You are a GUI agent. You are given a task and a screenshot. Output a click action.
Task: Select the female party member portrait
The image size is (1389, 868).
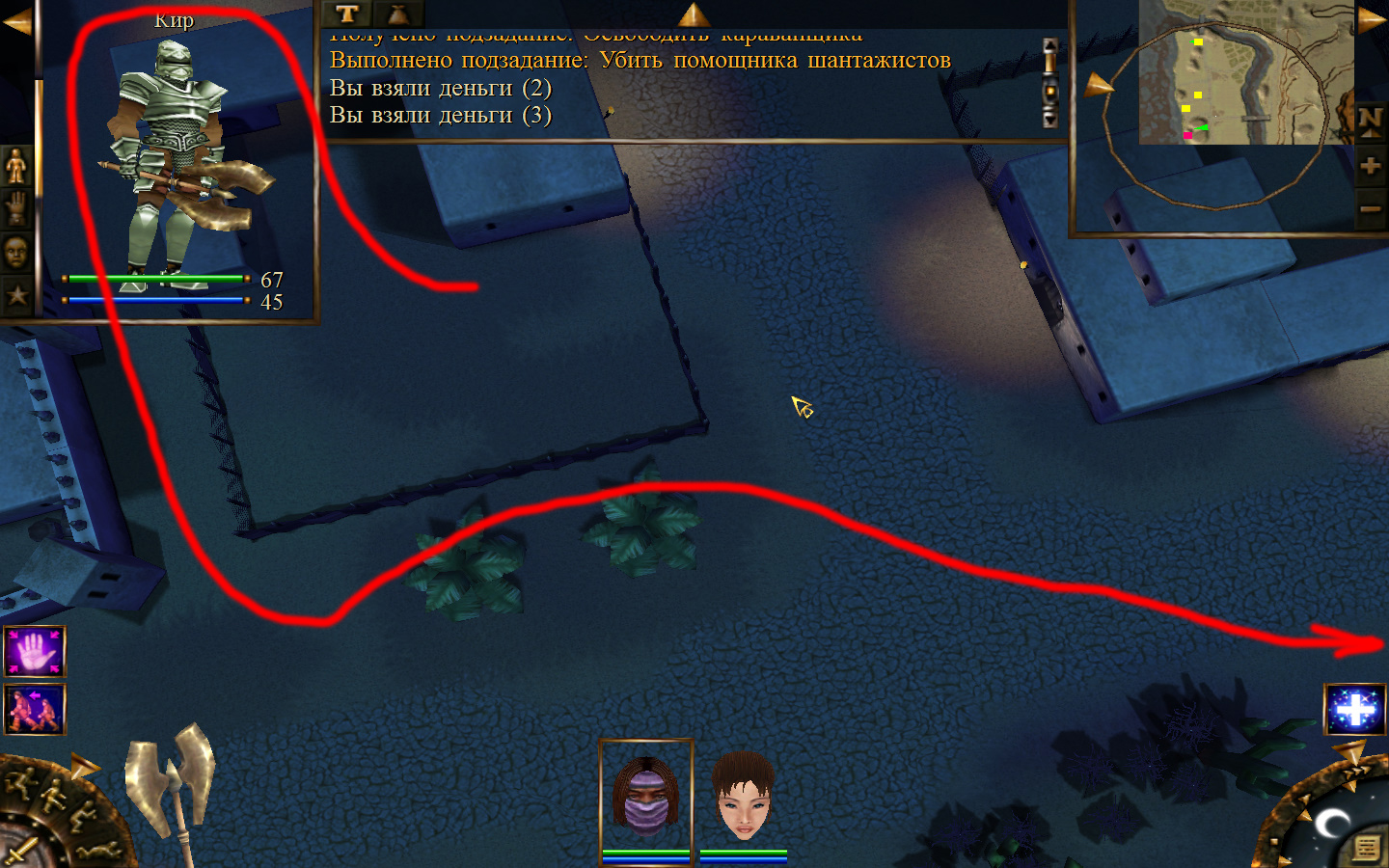[744, 797]
